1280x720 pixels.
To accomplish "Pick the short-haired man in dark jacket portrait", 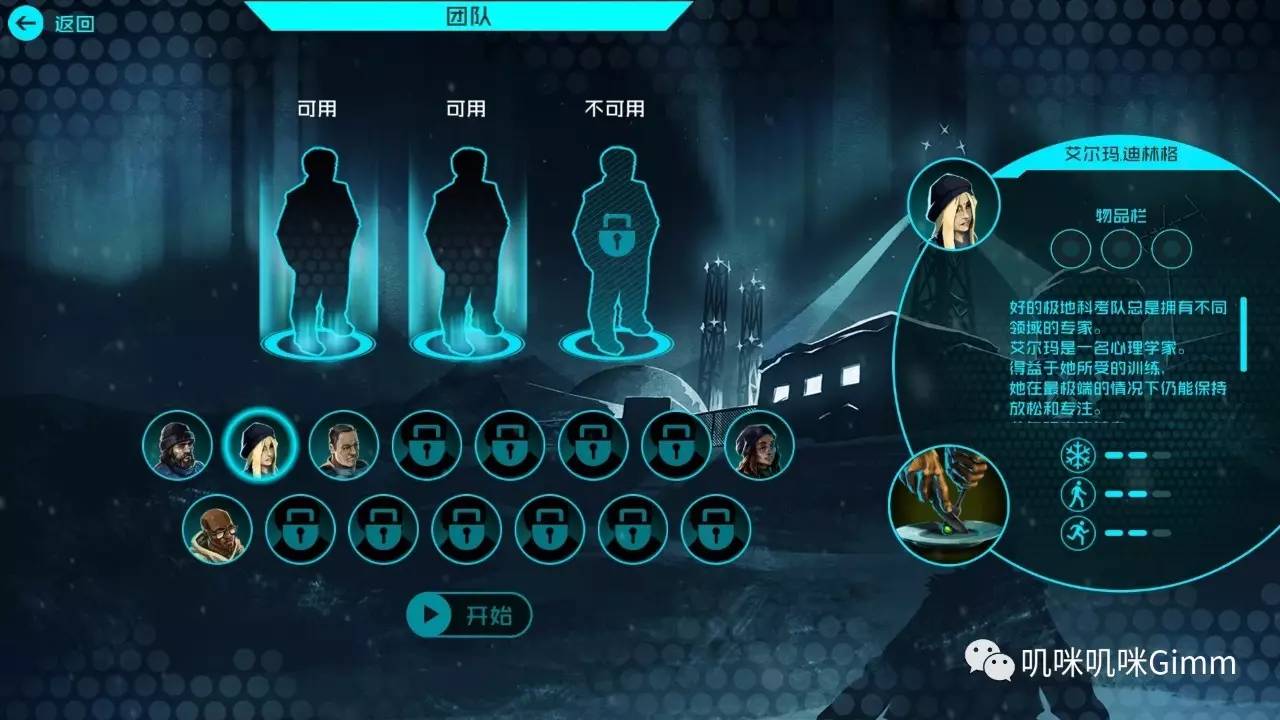I will click(x=343, y=446).
